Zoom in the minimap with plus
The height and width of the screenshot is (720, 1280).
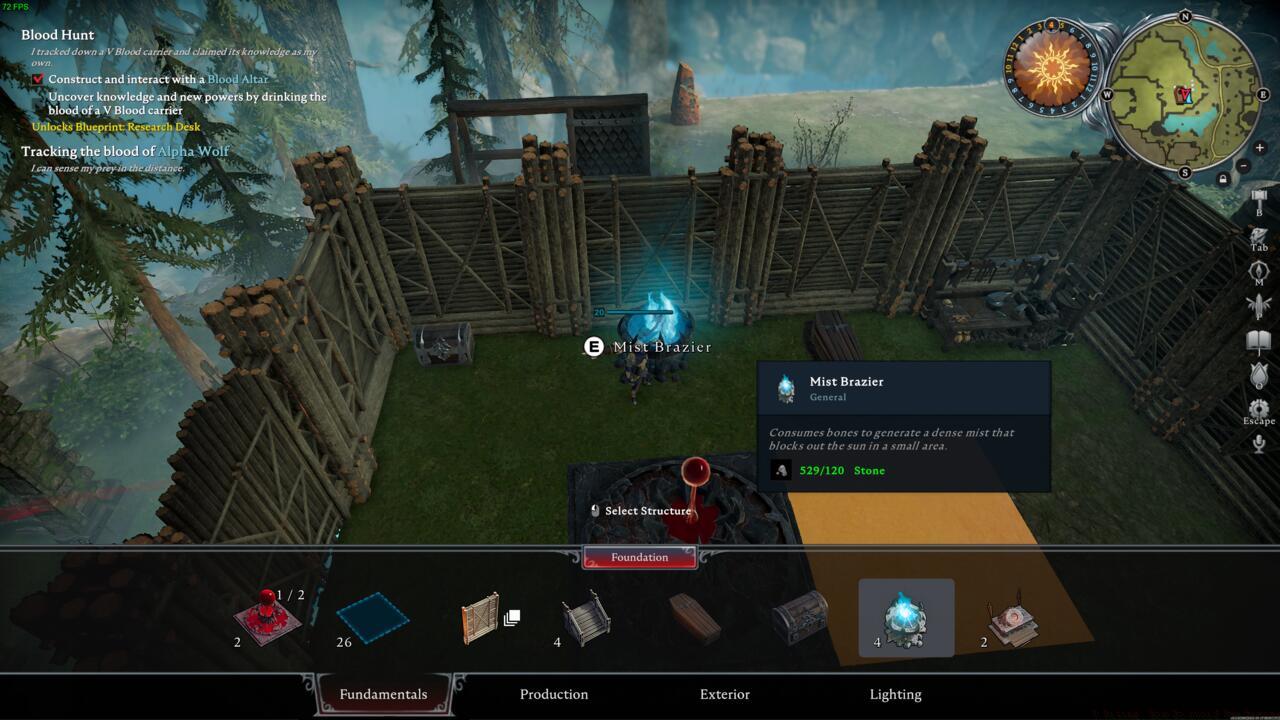(1259, 148)
